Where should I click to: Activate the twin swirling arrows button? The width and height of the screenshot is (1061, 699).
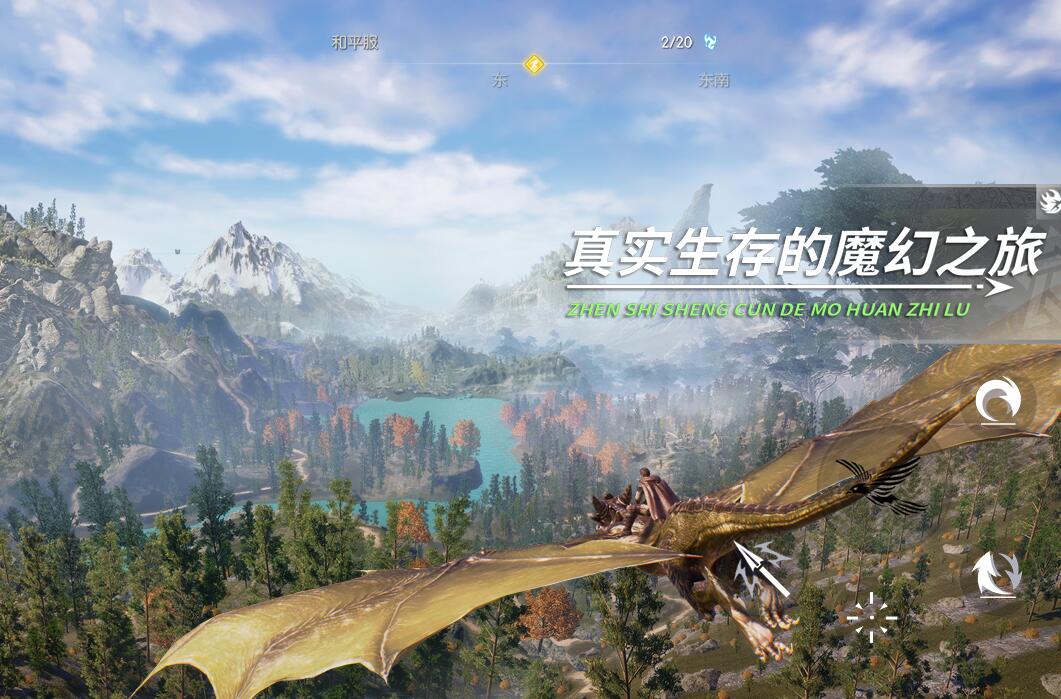coord(996,574)
